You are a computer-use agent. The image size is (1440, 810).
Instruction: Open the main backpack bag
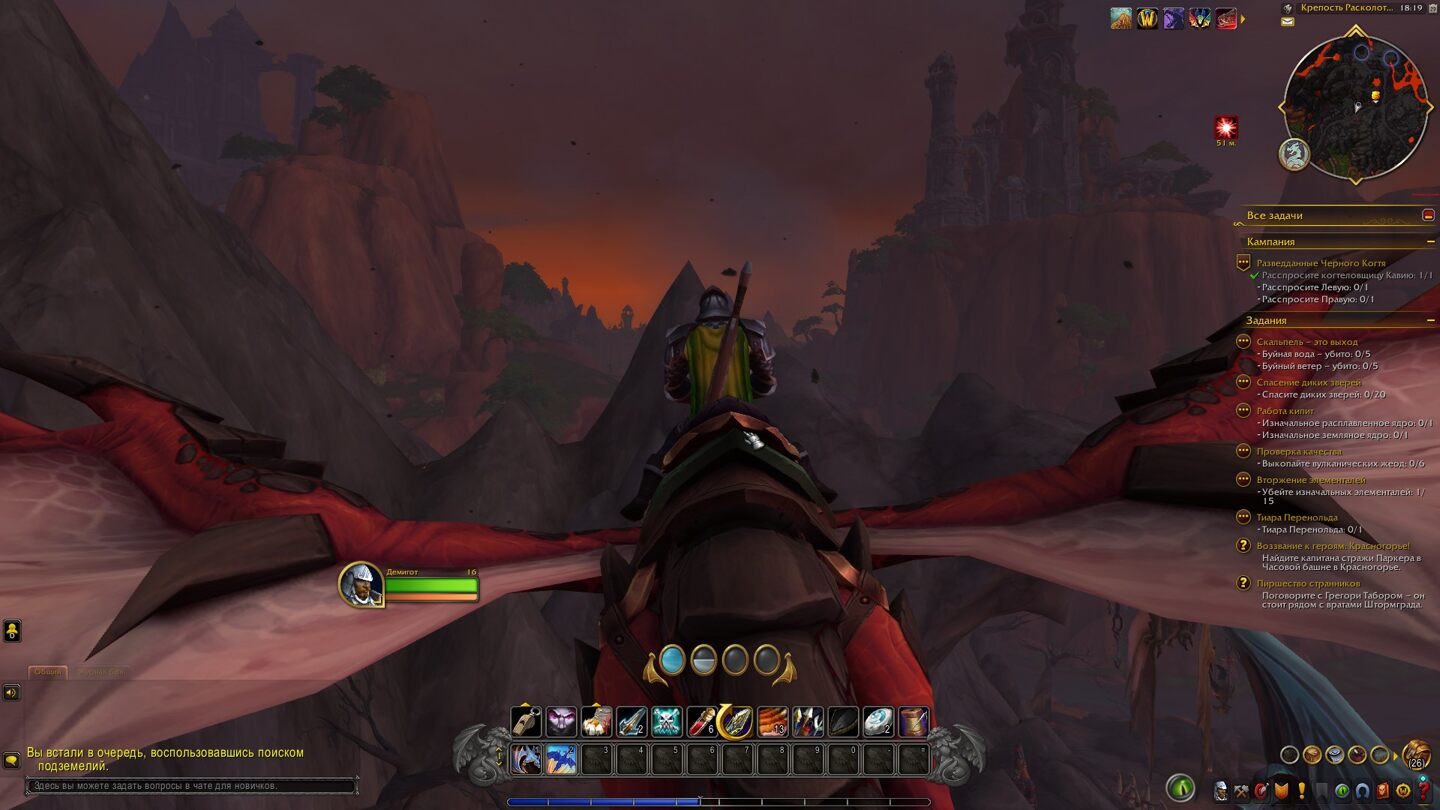click(x=1415, y=755)
